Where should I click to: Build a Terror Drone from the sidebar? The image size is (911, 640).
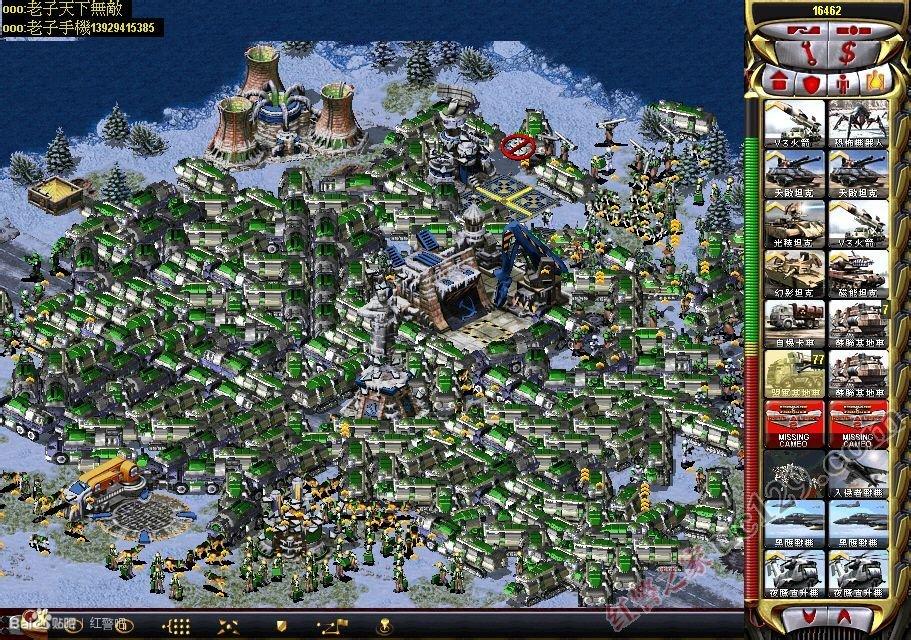coord(858,124)
